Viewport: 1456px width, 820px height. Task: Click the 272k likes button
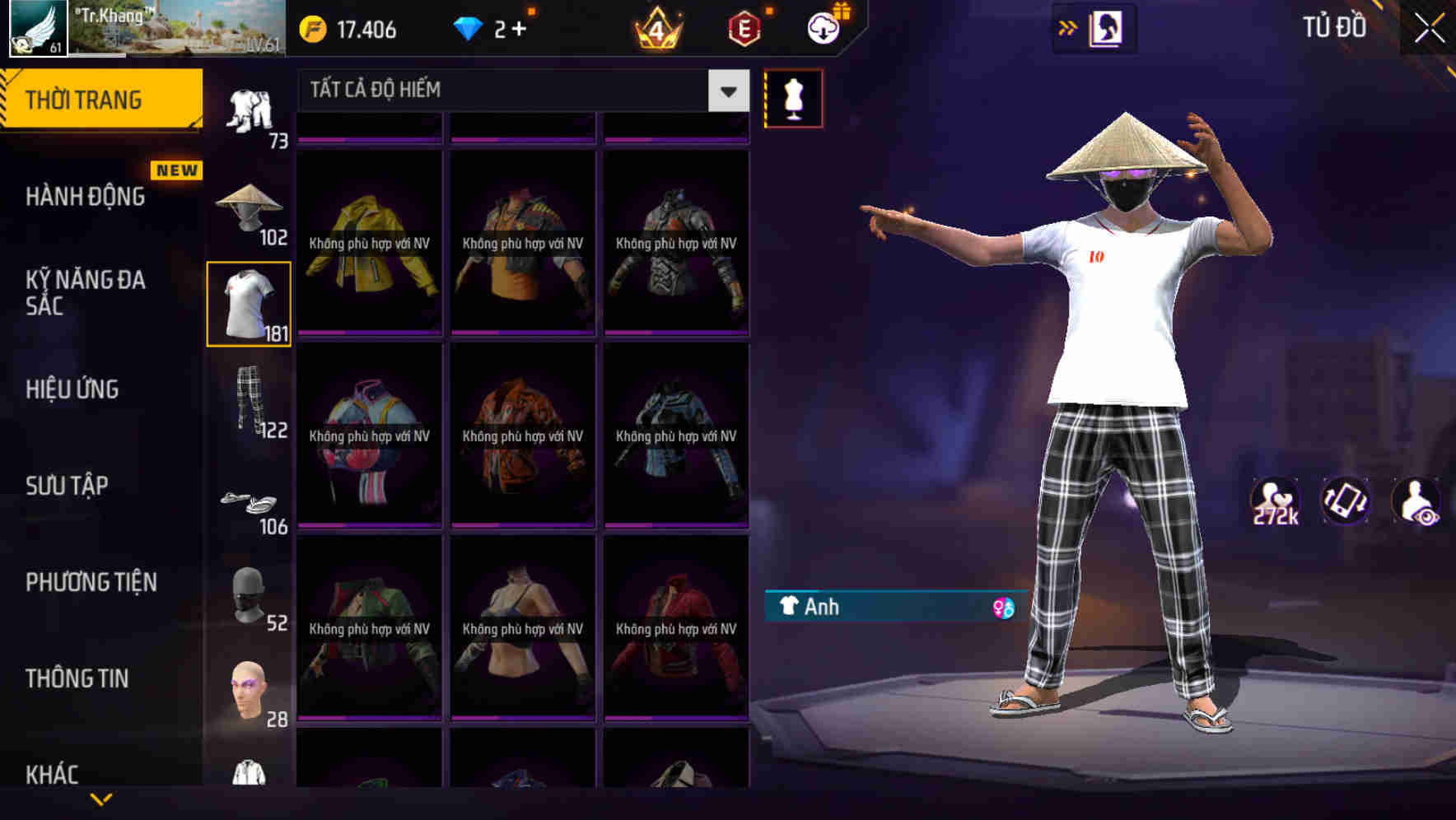click(1276, 501)
